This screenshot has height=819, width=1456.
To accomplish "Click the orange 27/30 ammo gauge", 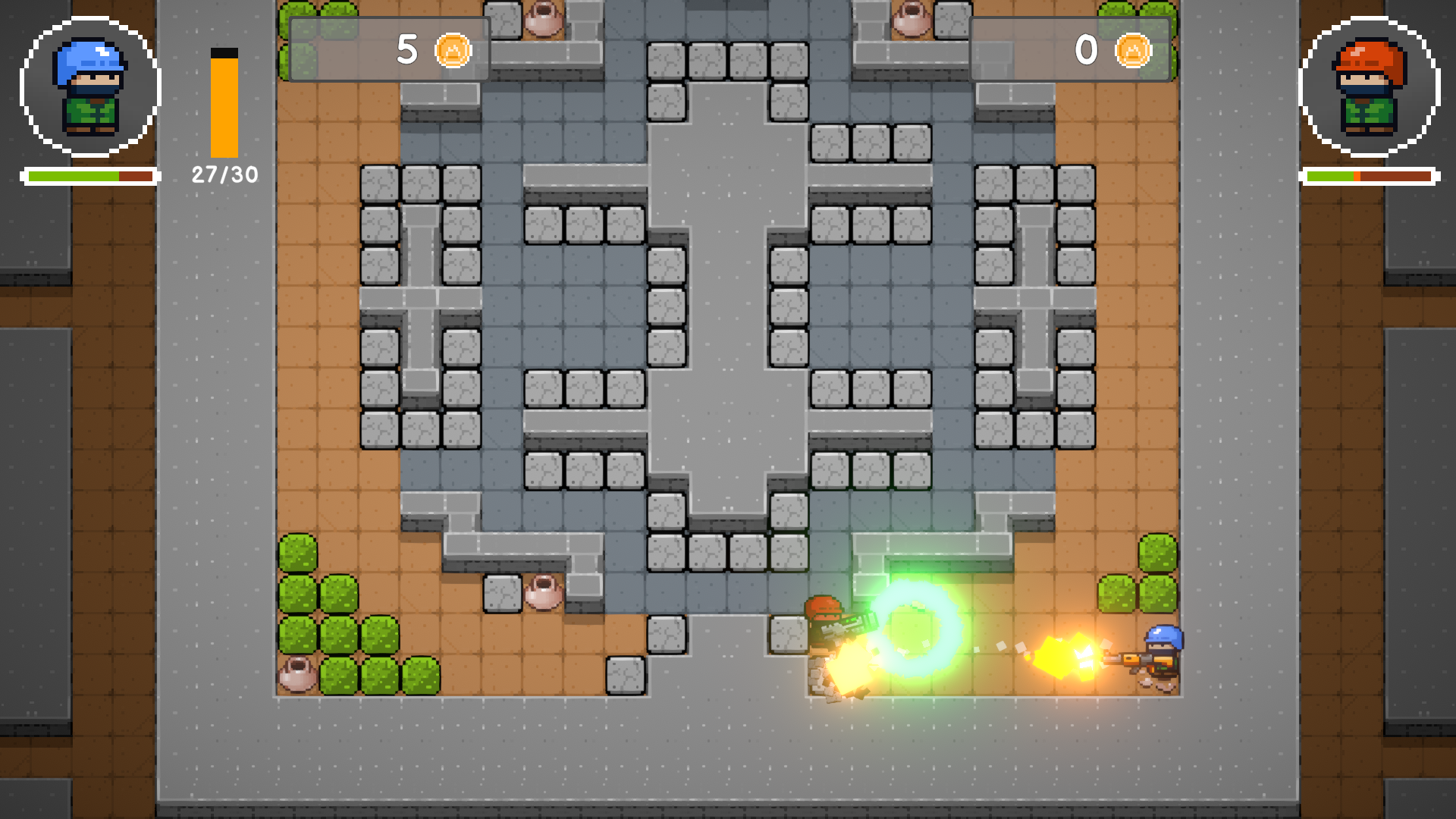I will click(x=223, y=106).
